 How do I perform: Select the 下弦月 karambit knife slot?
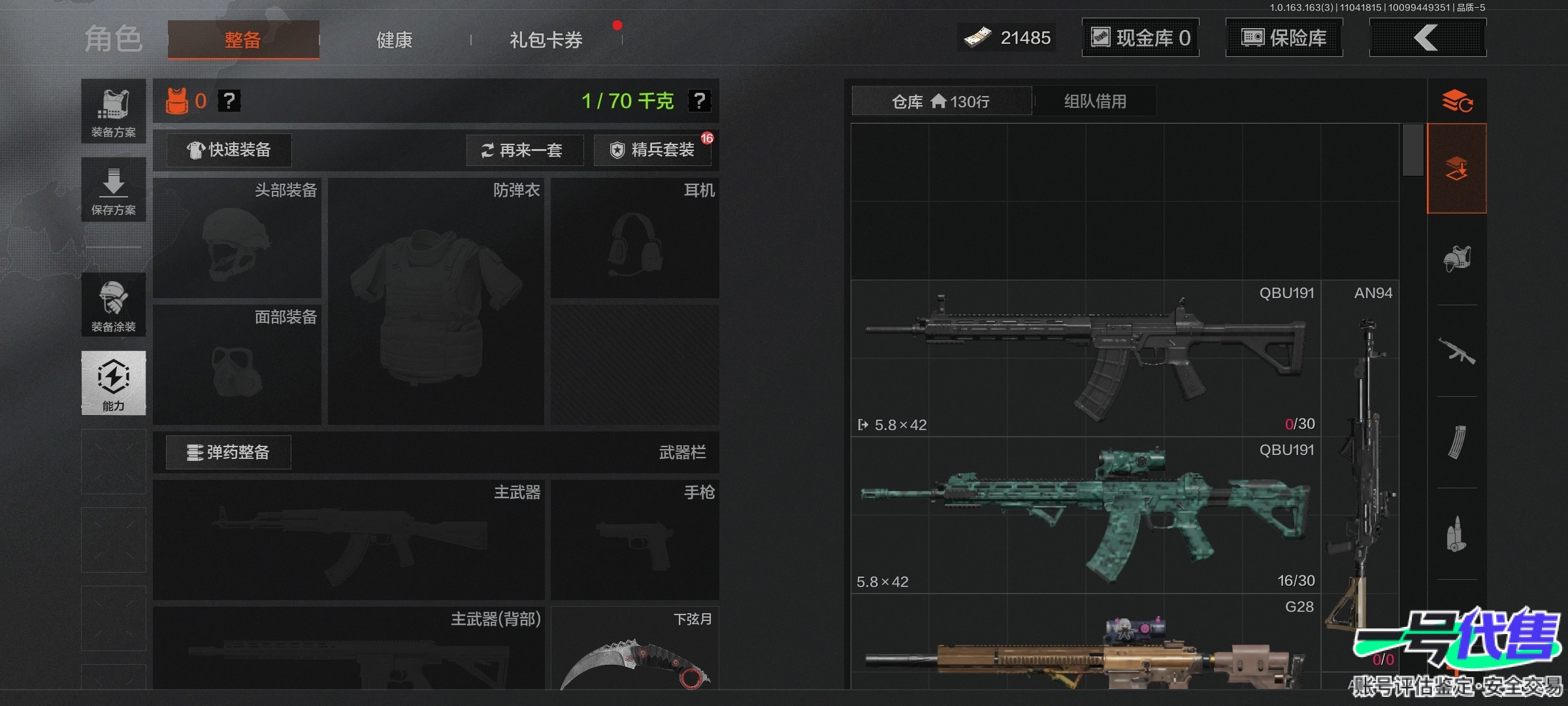(x=634, y=650)
